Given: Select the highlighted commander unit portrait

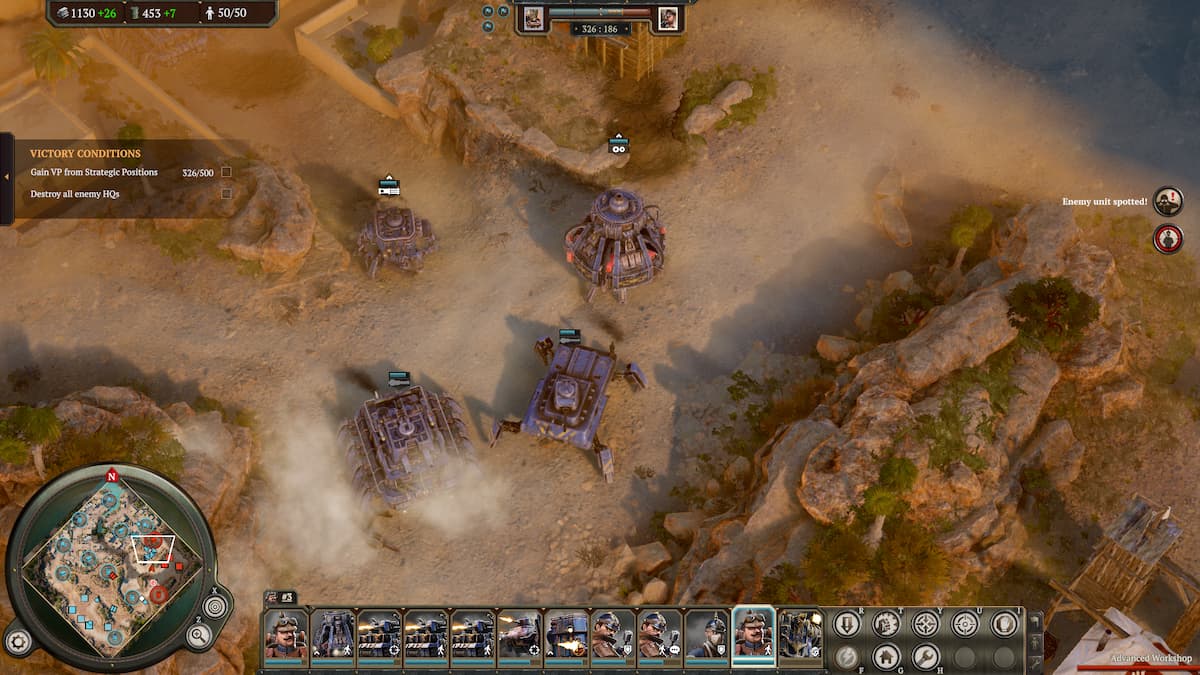Looking at the screenshot, I should click(x=754, y=635).
